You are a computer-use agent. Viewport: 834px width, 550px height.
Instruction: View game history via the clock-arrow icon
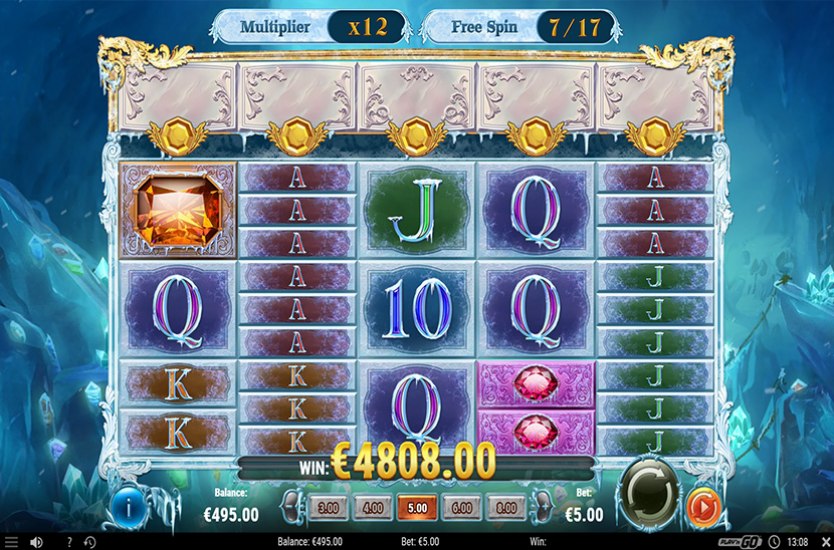(89, 541)
